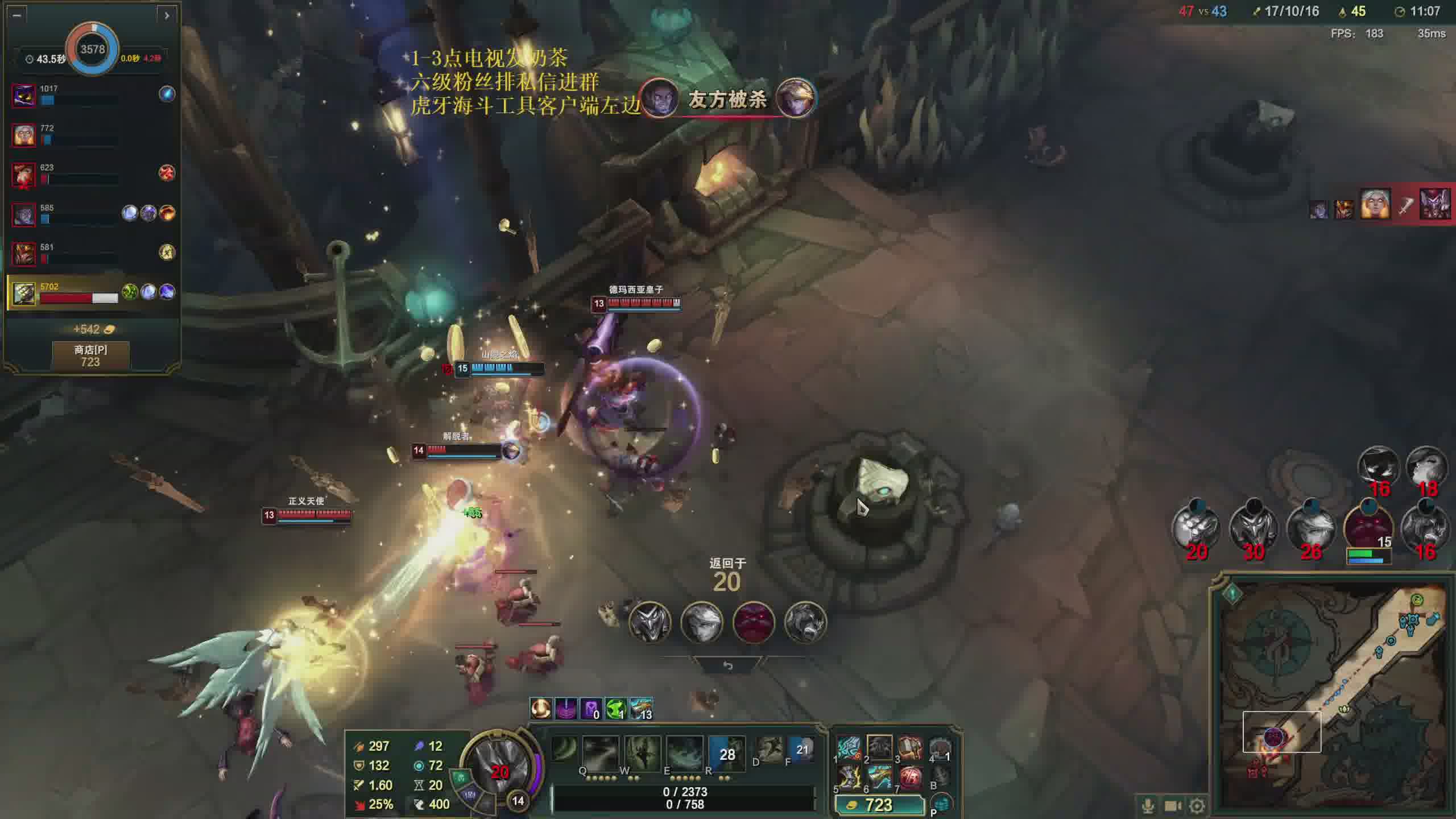Select the 1017 damage player row
The width and height of the screenshot is (1456, 819).
[91, 94]
